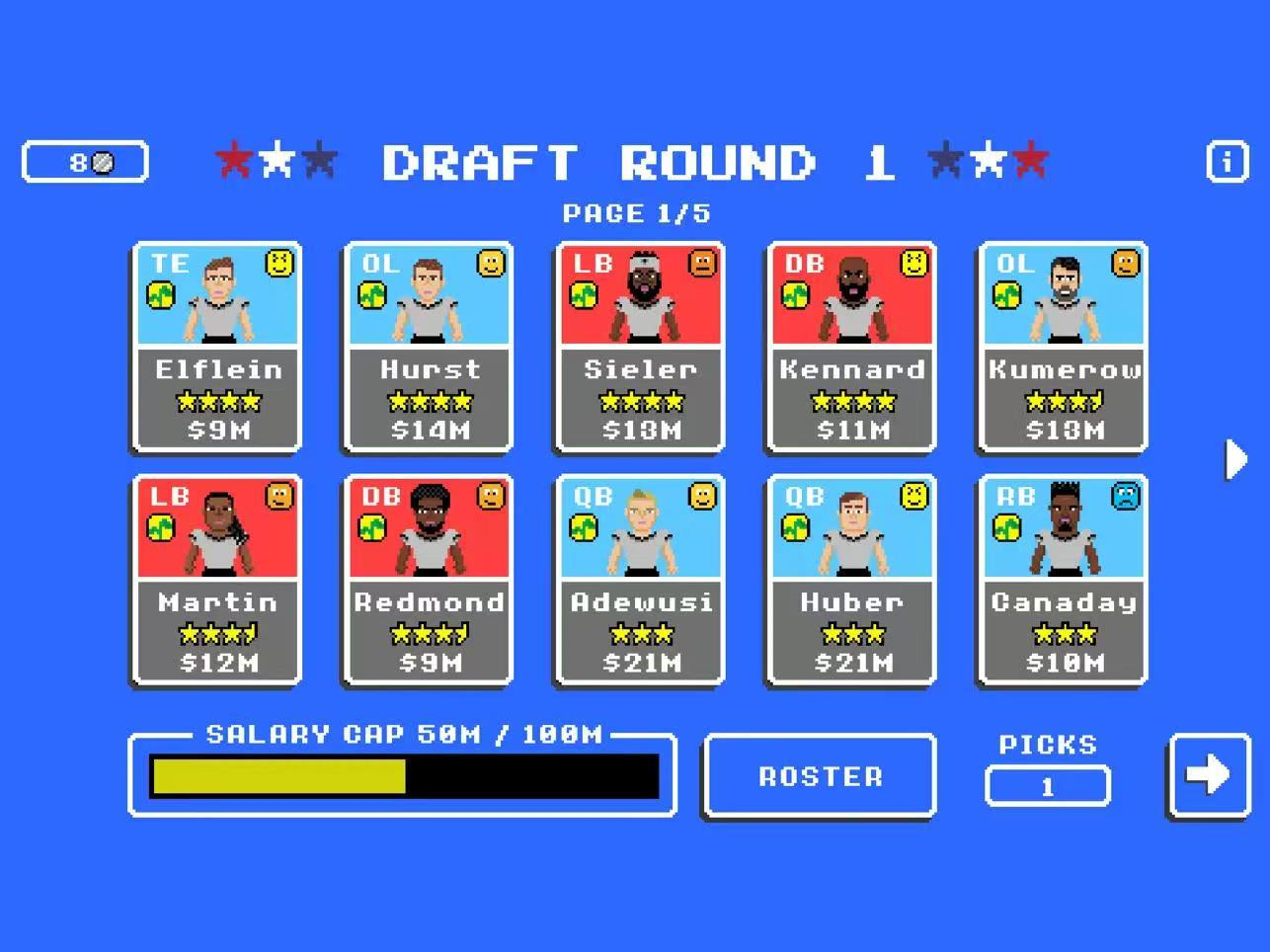The width and height of the screenshot is (1270, 952).
Task: Select defensive back Kennard's card
Action: [x=851, y=348]
